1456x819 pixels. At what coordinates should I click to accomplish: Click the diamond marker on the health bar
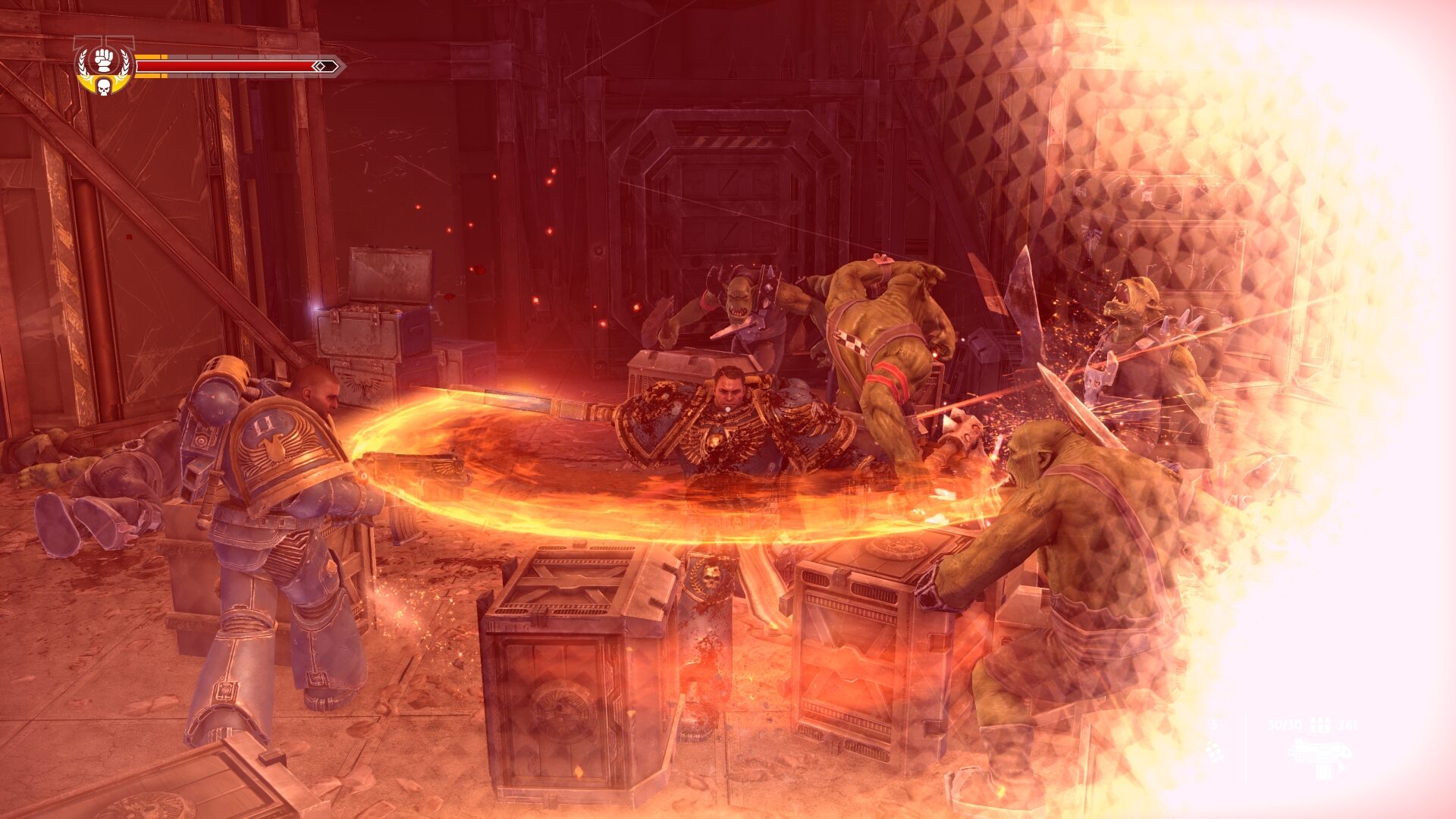[319, 66]
